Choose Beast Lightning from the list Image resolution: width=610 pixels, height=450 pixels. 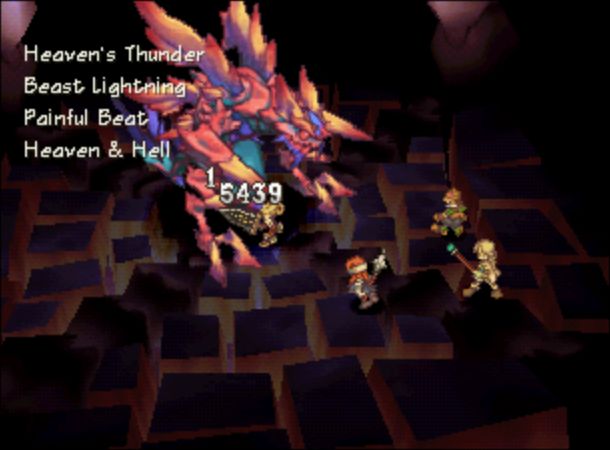[105, 86]
